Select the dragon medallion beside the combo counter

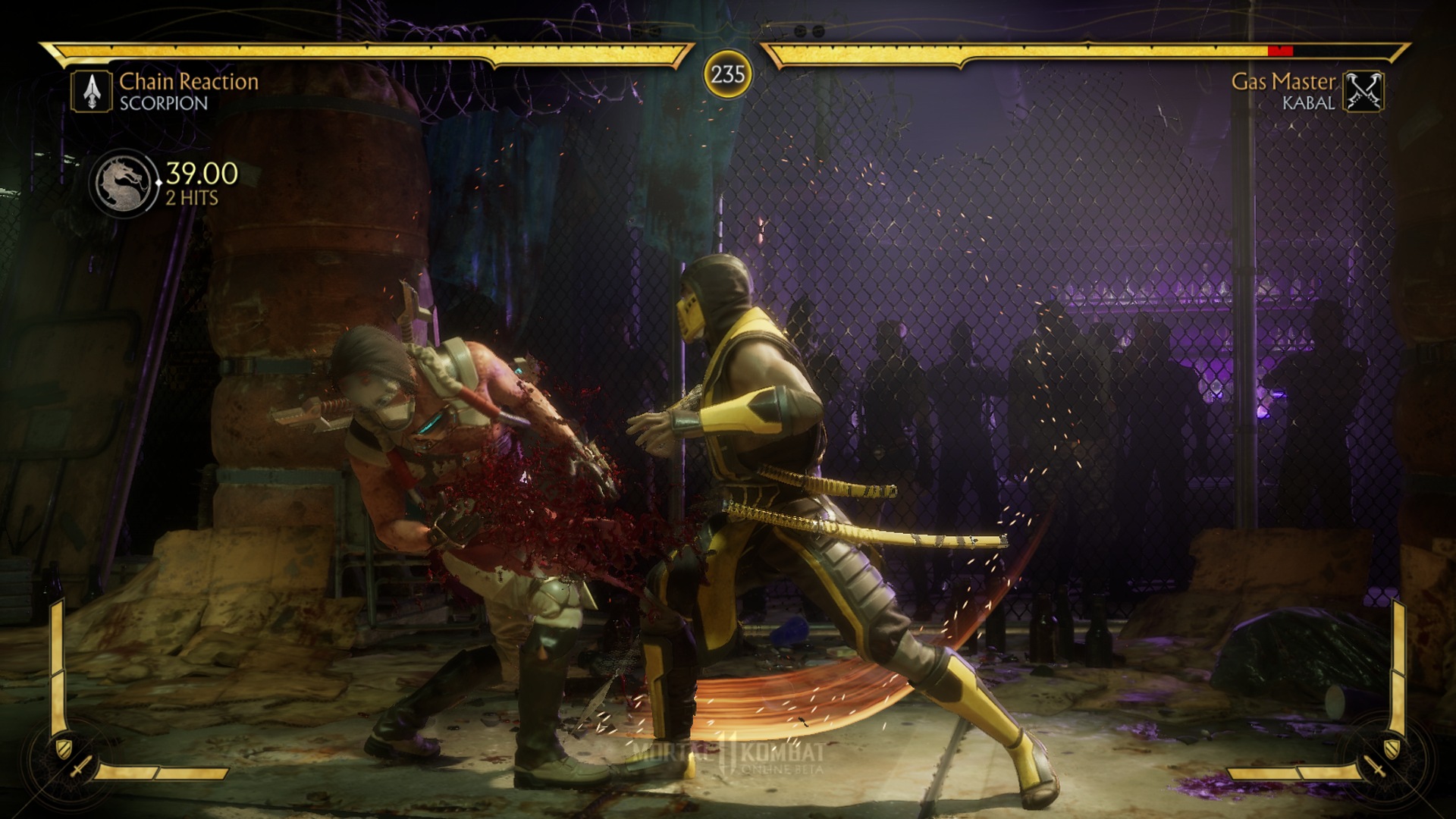coord(124,183)
